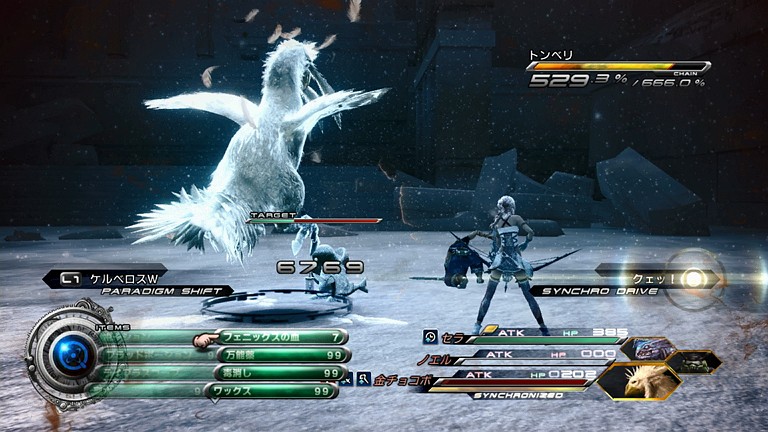Select ノエル's party status row
Screen dimensions: 768x432
[x=520, y=356]
